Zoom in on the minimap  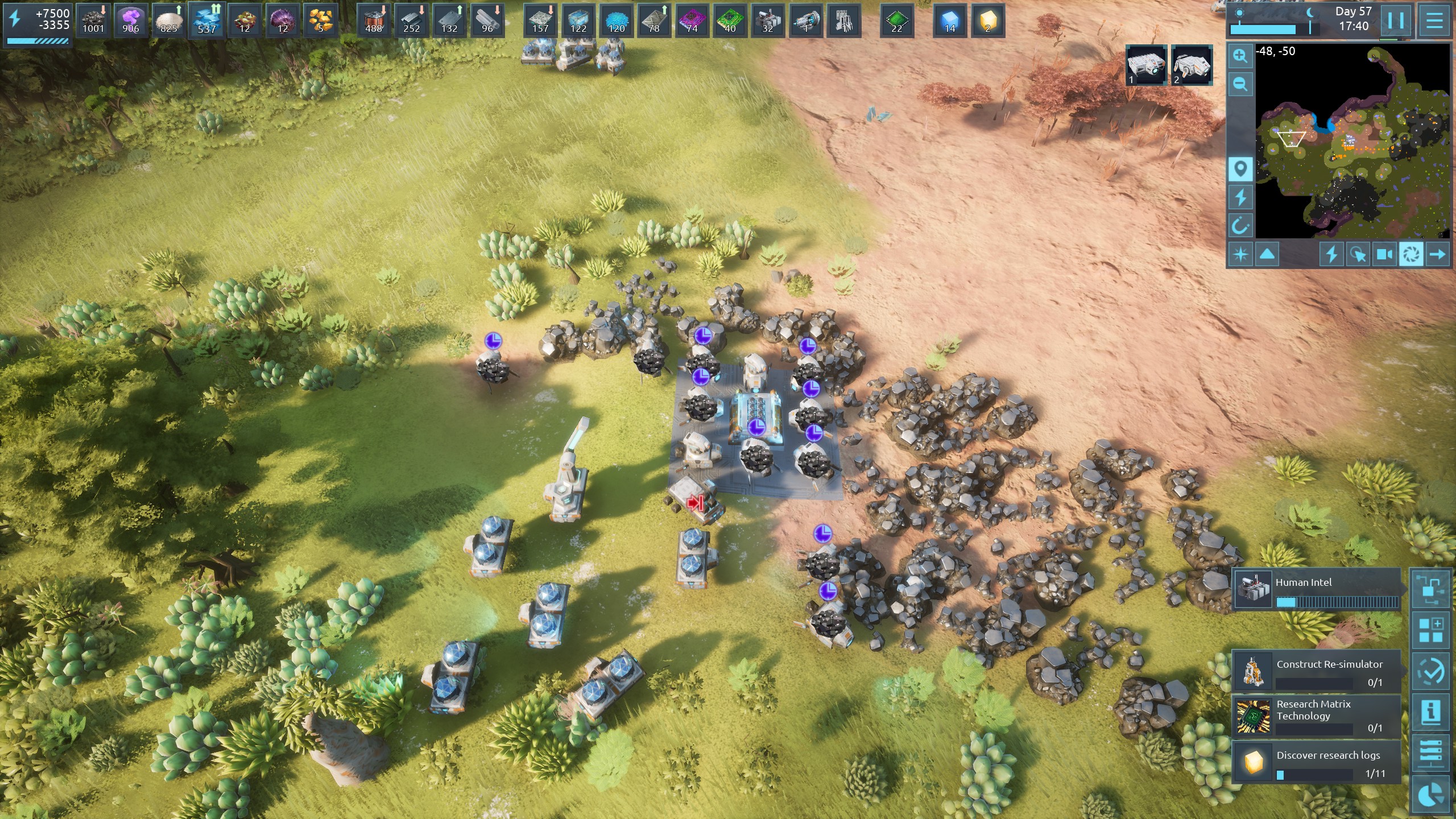[x=1240, y=56]
